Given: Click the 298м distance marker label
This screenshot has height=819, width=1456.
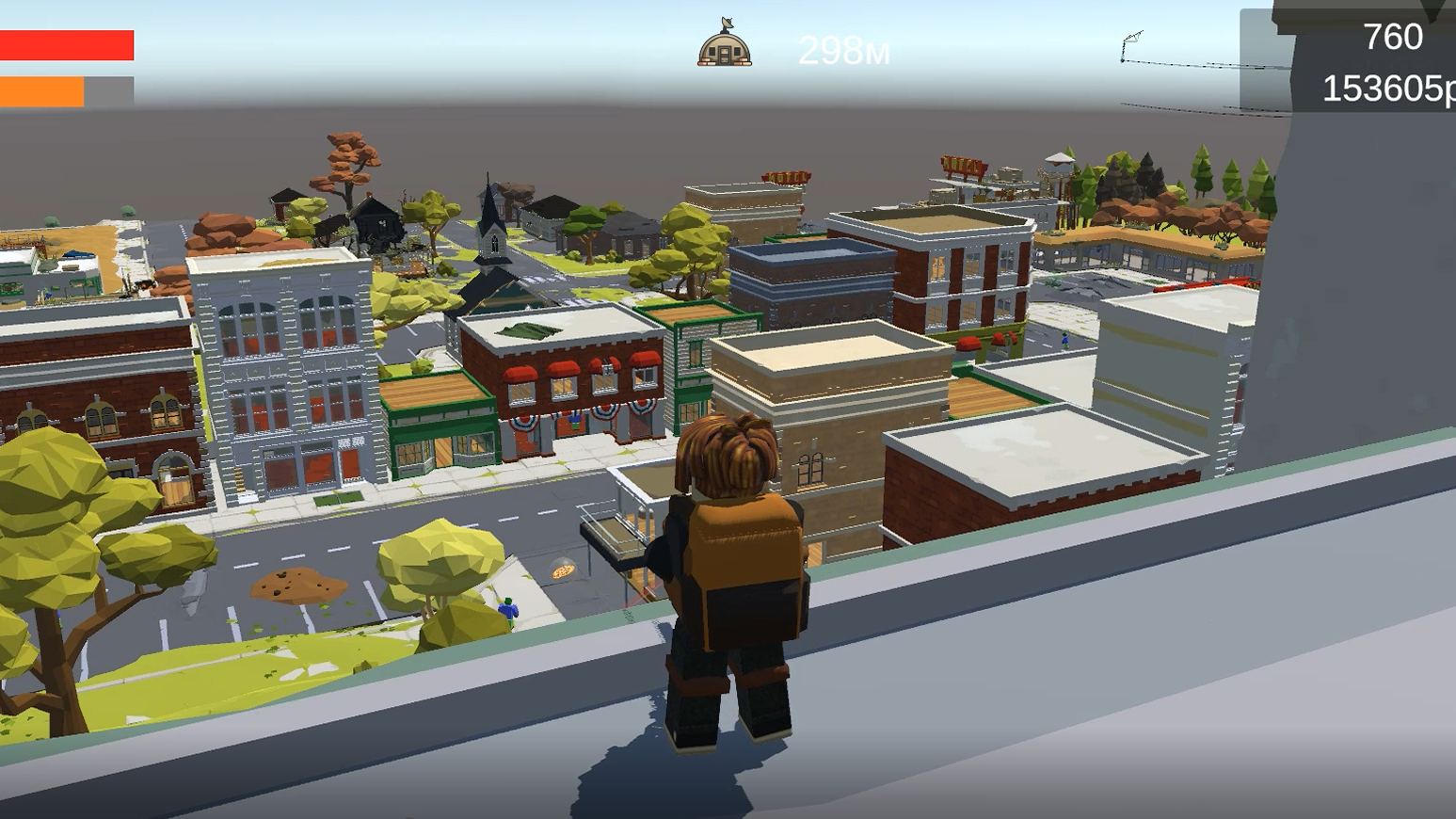Looking at the screenshot, I should [842, 52].
